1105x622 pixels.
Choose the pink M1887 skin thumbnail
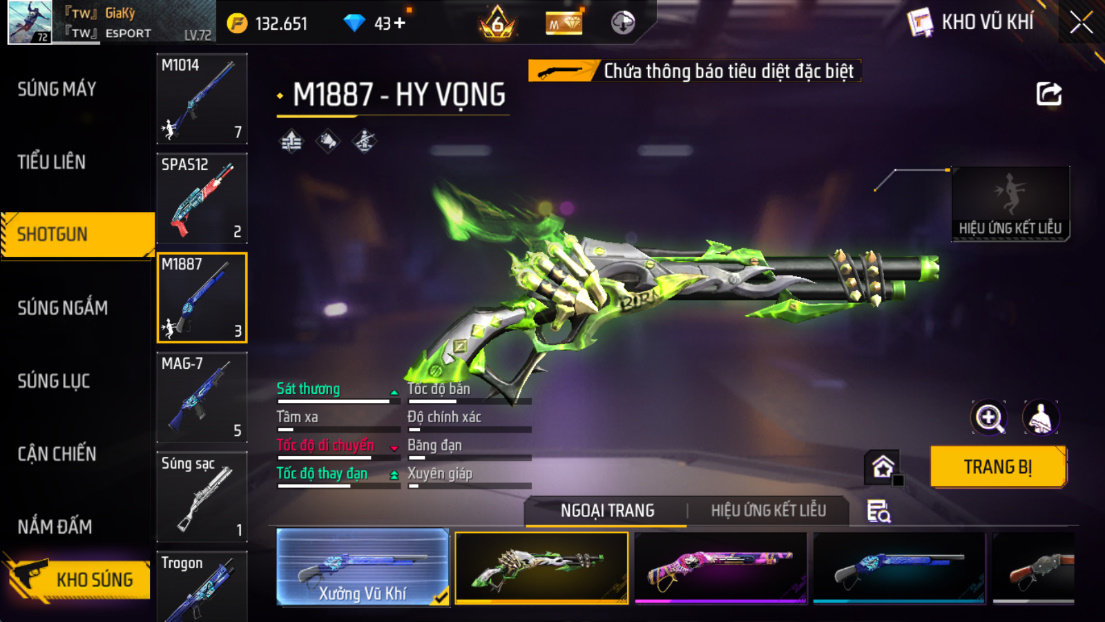720,568
